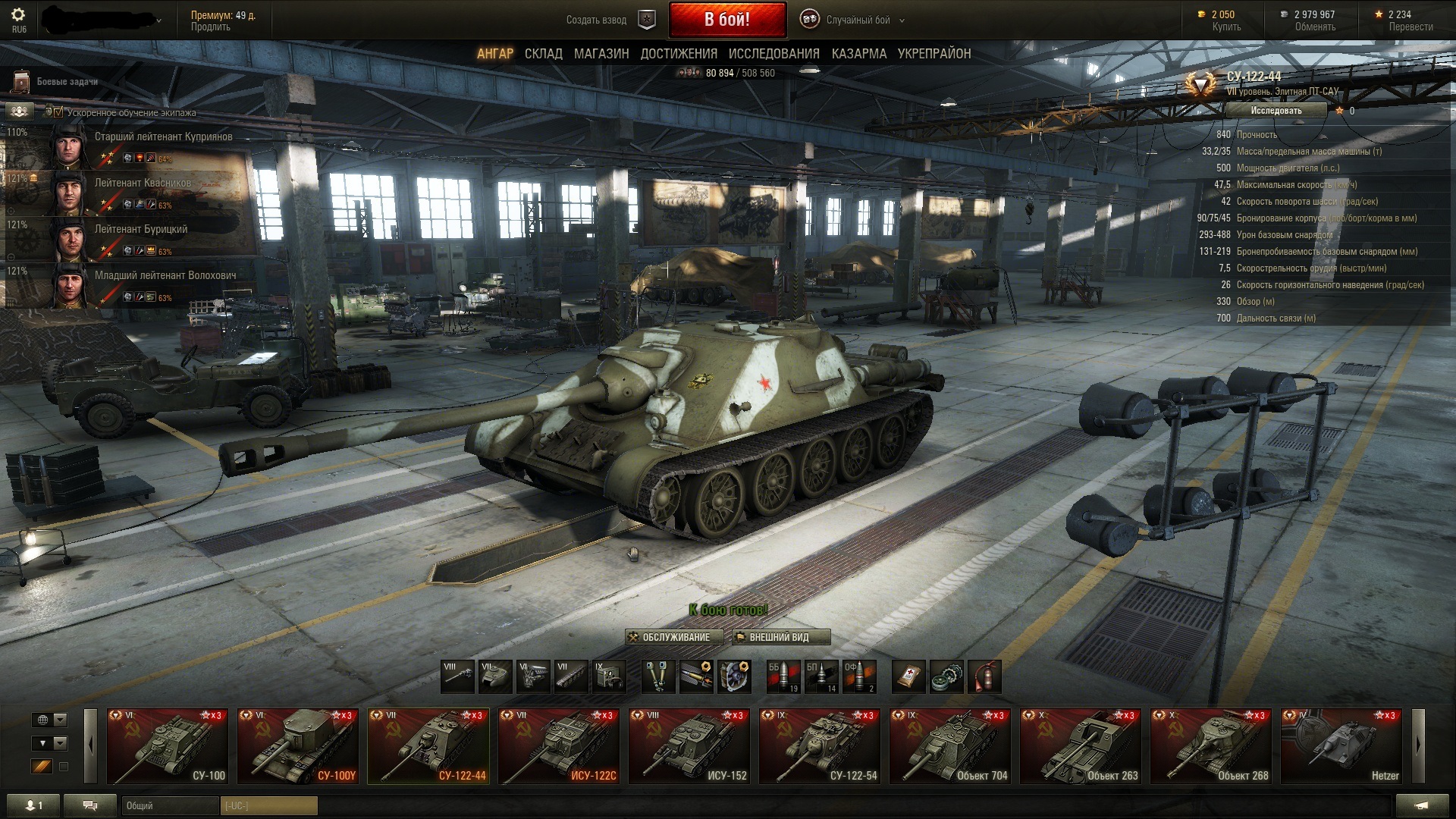Switch to the СКЛАД tab
Screen dimensions: 1456x819
544,54
